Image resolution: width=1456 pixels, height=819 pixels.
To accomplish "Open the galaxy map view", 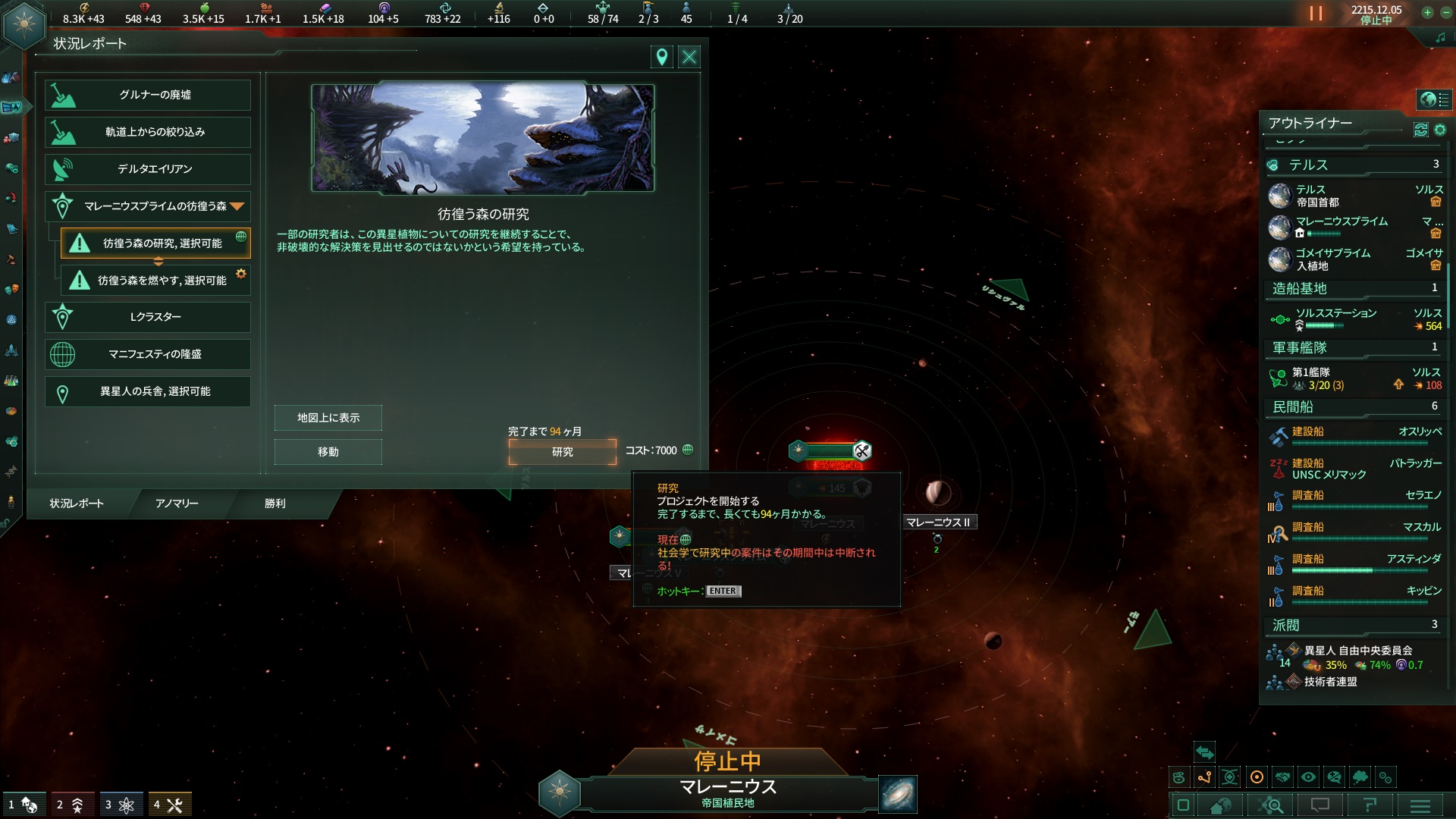I will 898,794.
